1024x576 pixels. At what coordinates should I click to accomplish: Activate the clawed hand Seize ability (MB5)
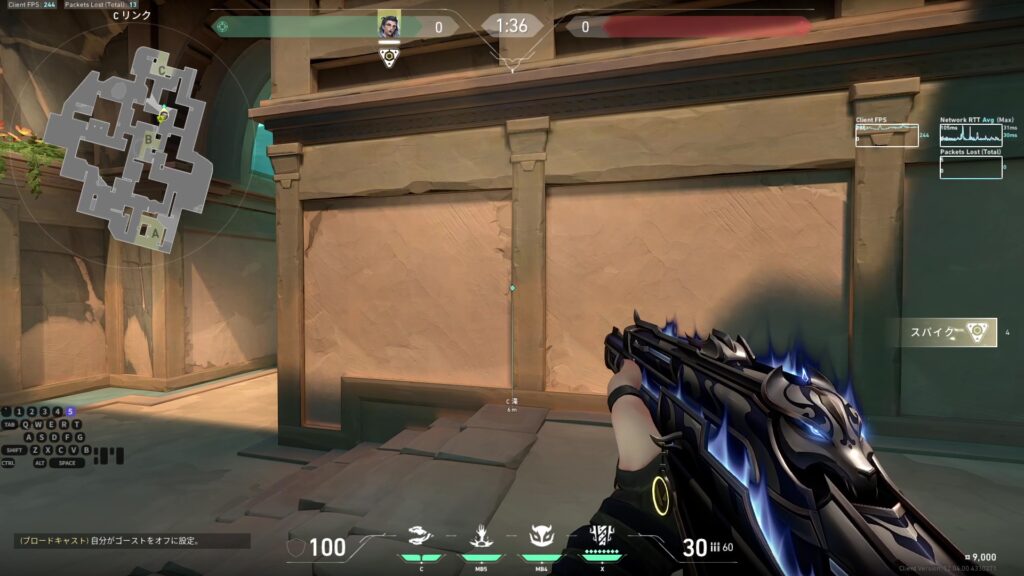[479, 539]
